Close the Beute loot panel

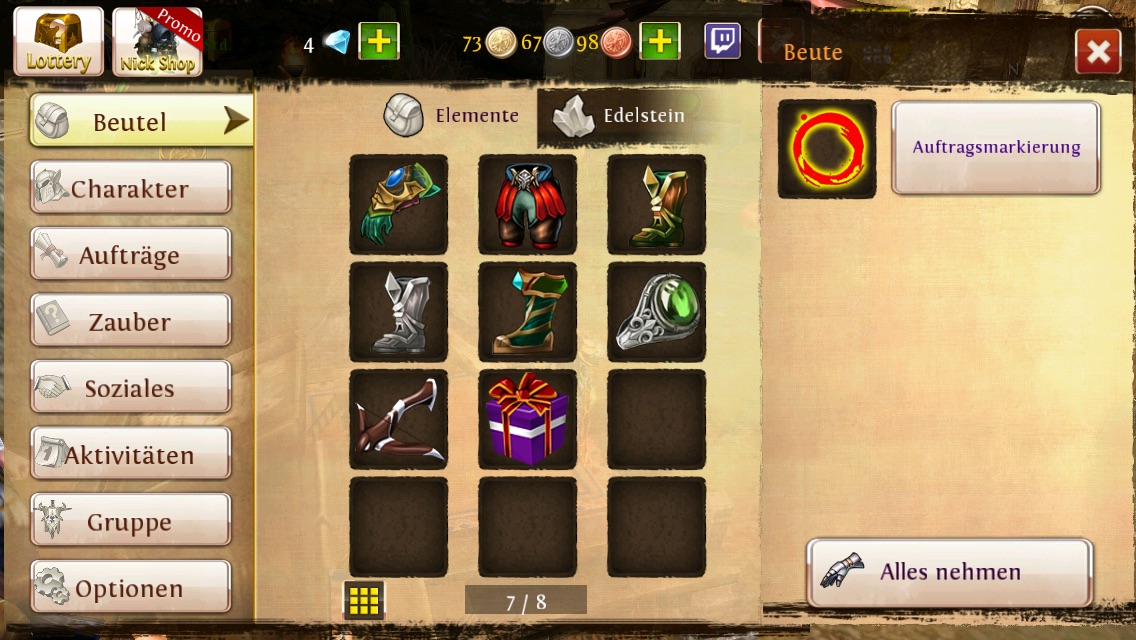coord(1097,51)
